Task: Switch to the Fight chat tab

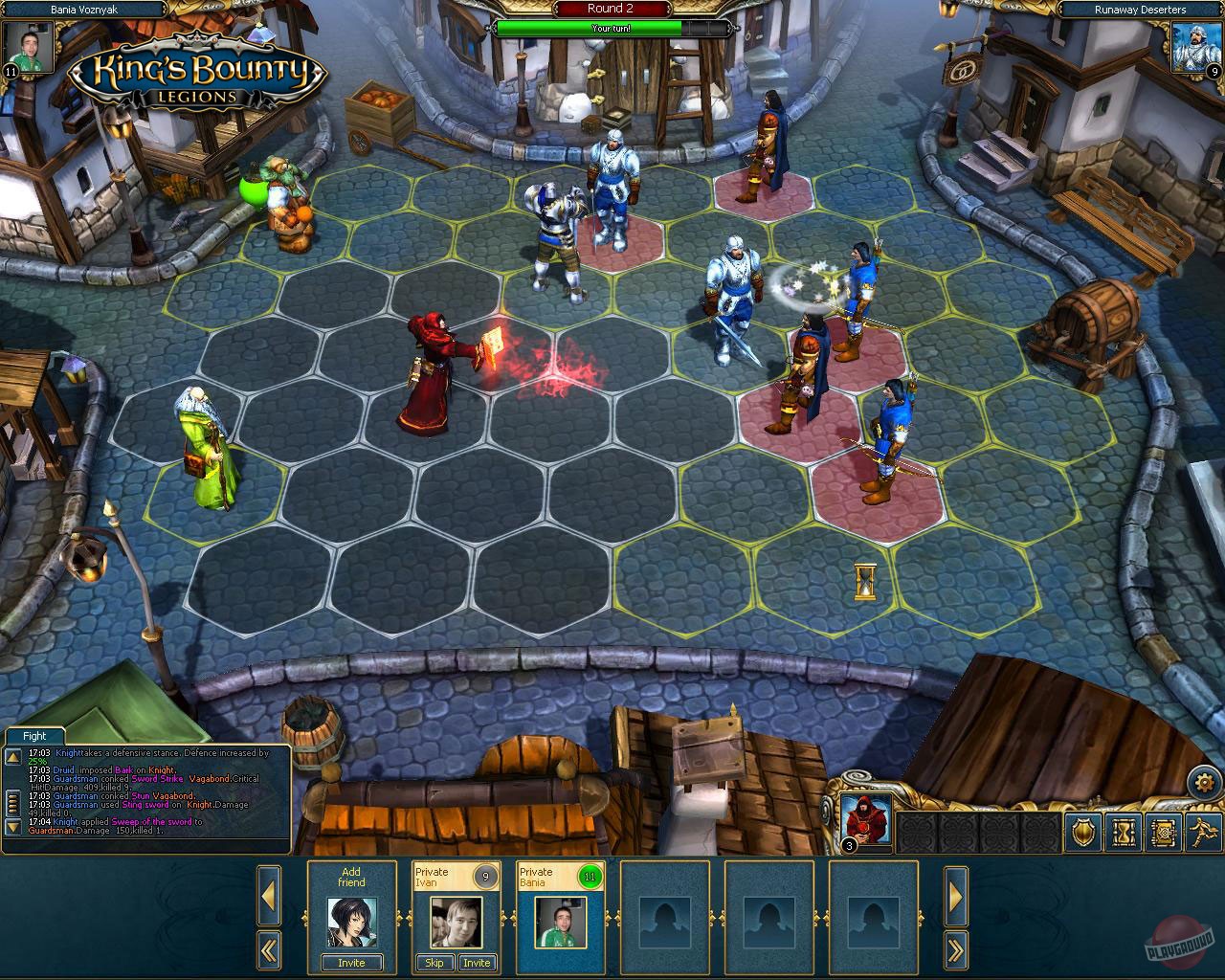Action: click(x=34, y=736)
